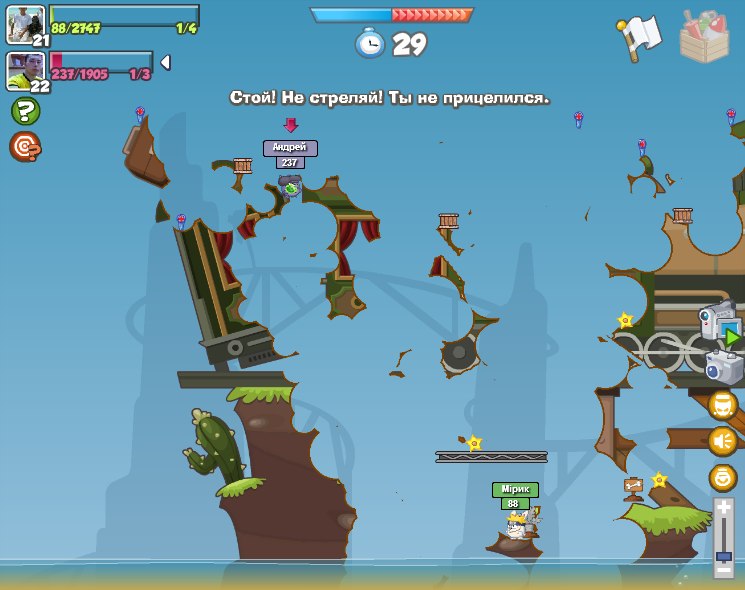Take a screenshot with the photo camera
Image resolution: width=745 pixels, height=590 pixels.
724,367
